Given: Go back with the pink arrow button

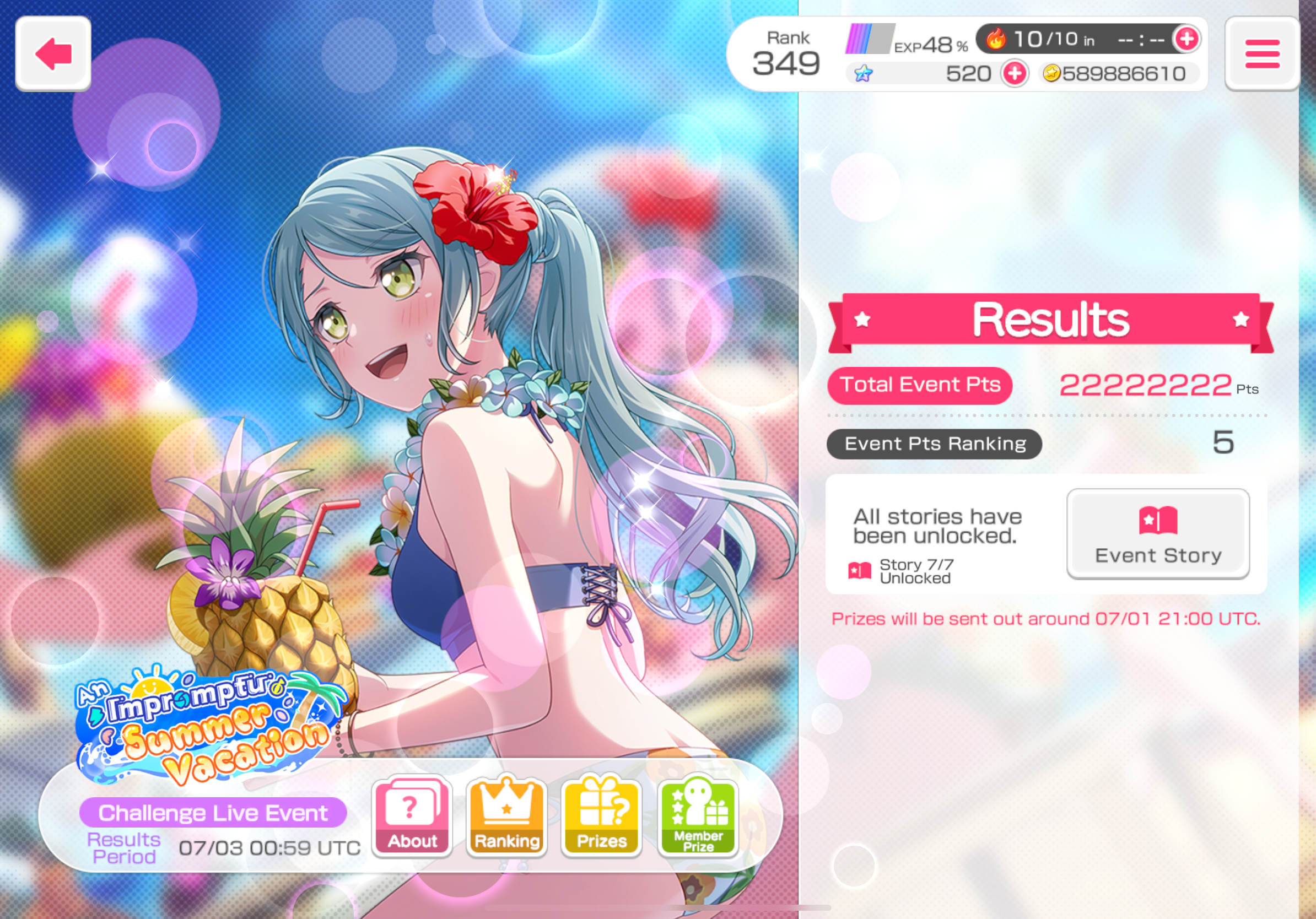Looking at the screenshot, I should 53,54.
